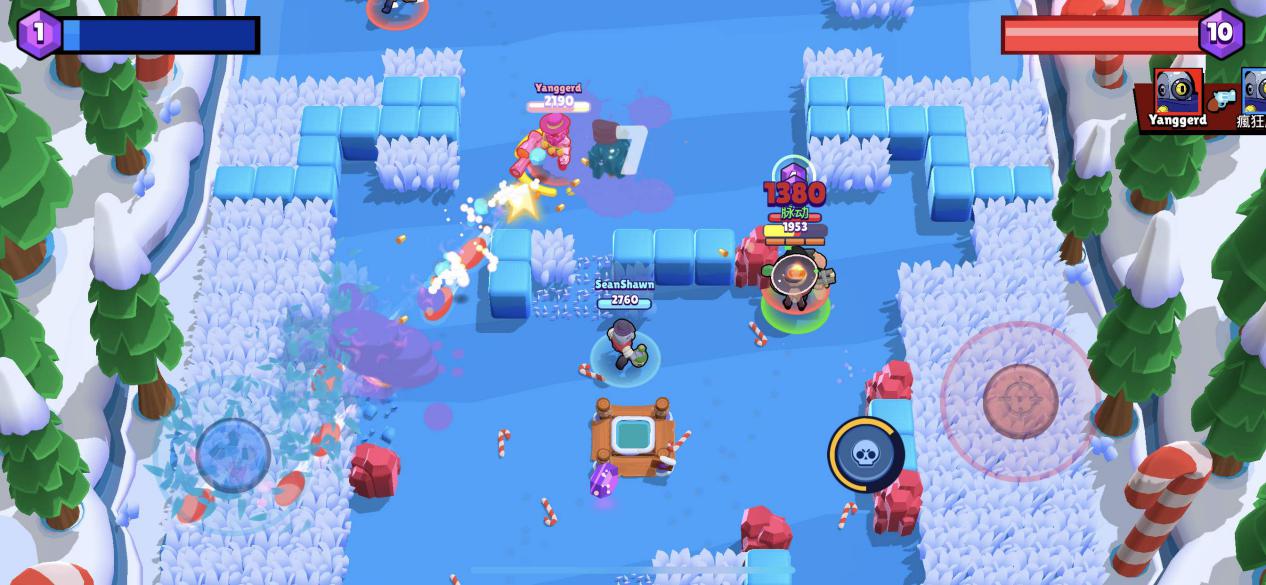The width and height of the screenshot is (1266, 585).
Task: Activate the skull Super ability button
Action: (x=865, y=454)
